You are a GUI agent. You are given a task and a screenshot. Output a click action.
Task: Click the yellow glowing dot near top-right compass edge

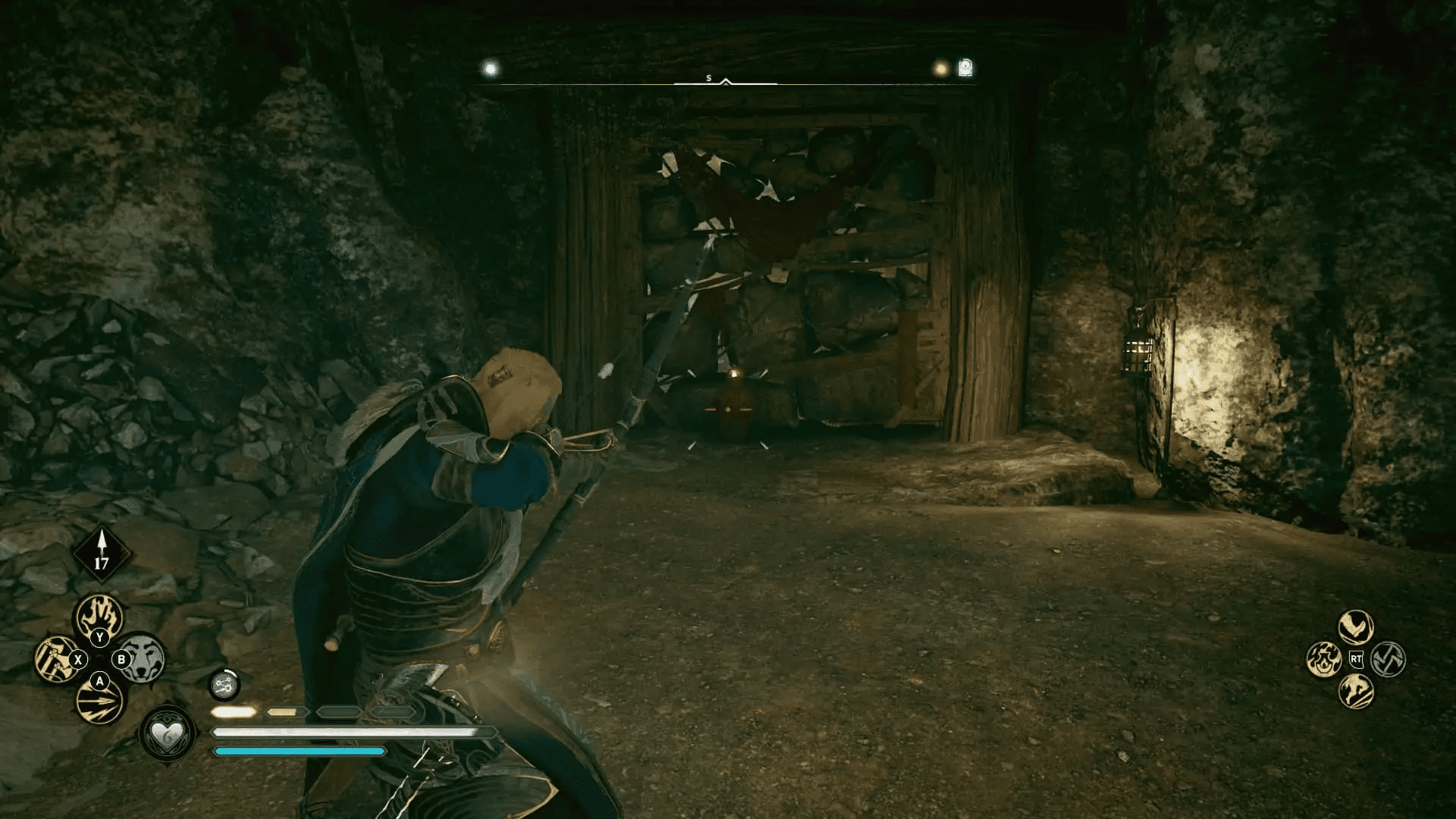pos(942,70)
